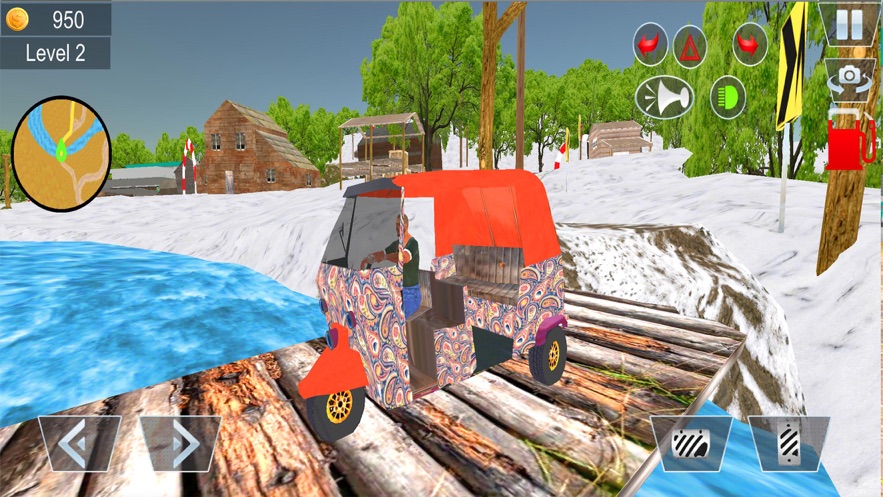Steer left with the left arrow
The image size is (883, 497).
[79, 444]
